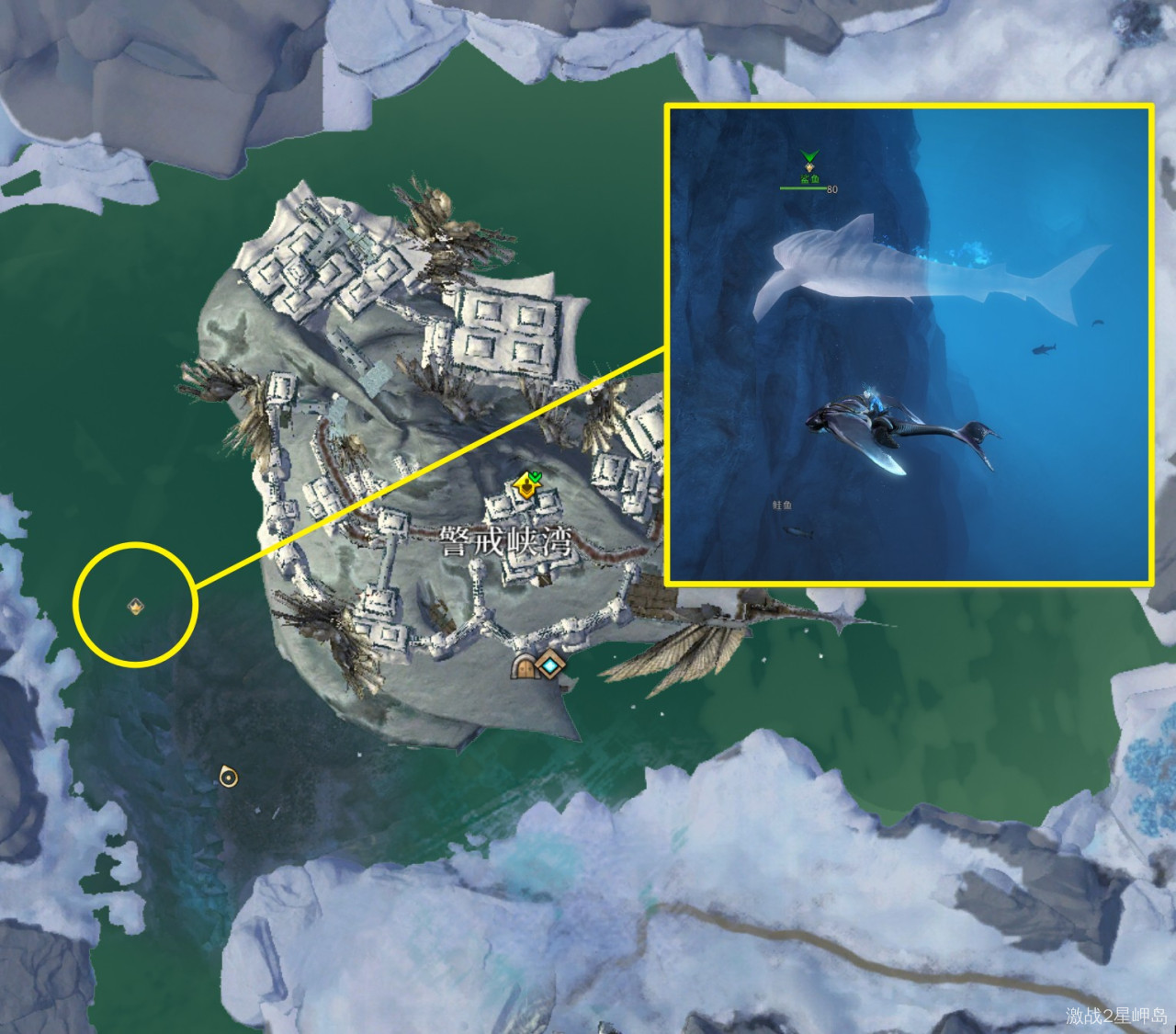The height and width of the screenshot is (1034, 1176).
Task: Select the teardrop-shaped ring map marker
Action: point(227,777)
